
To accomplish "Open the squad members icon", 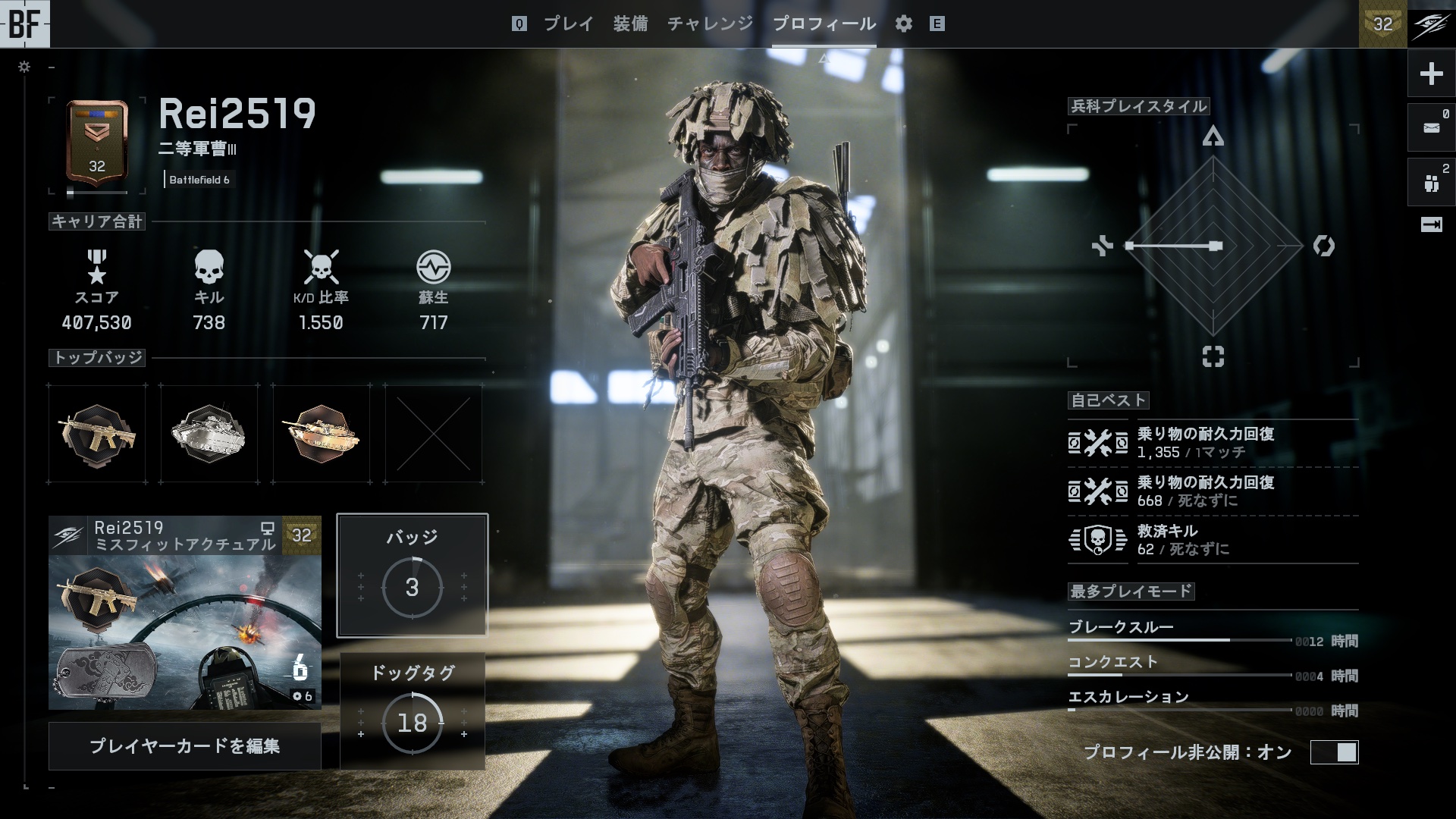I will pyautogui.click(x=1431, y=183).
